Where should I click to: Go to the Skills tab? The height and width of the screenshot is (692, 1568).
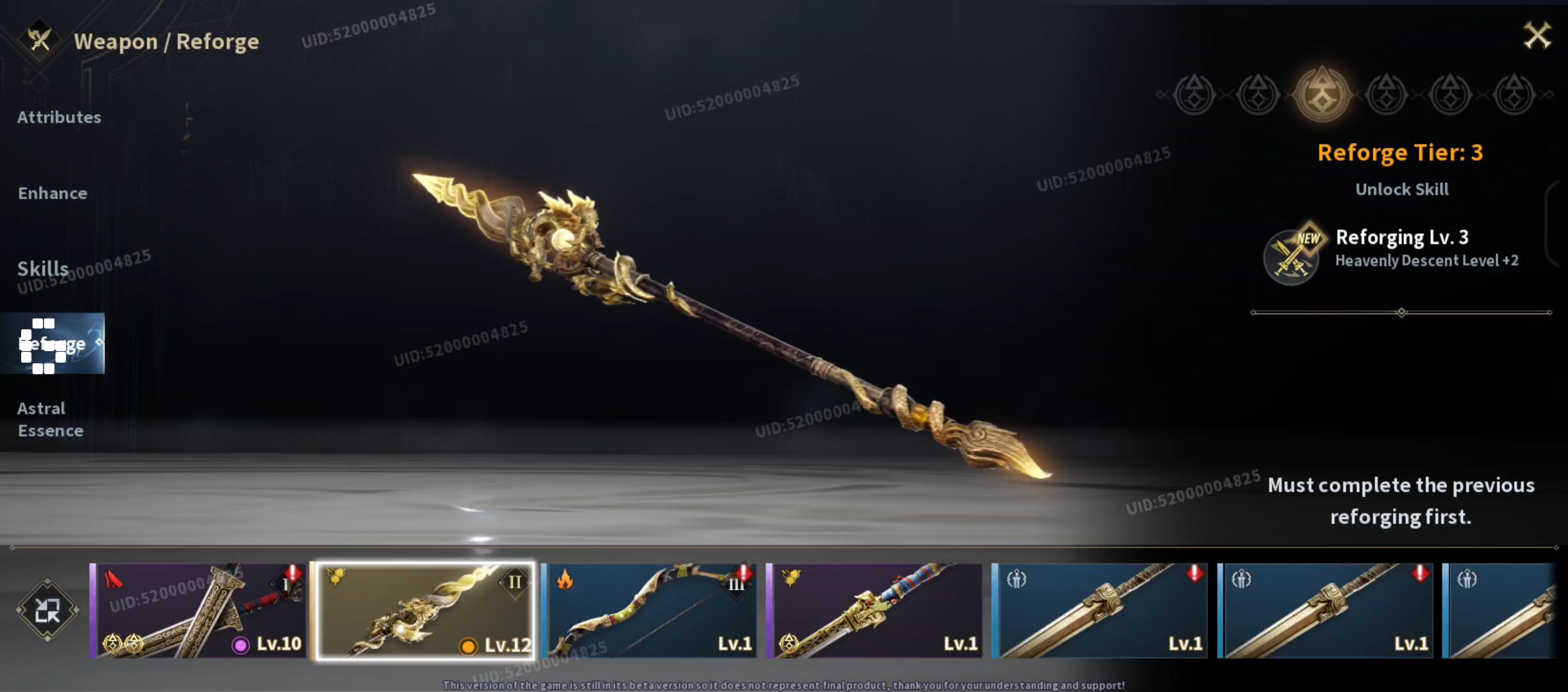point(43,268)
